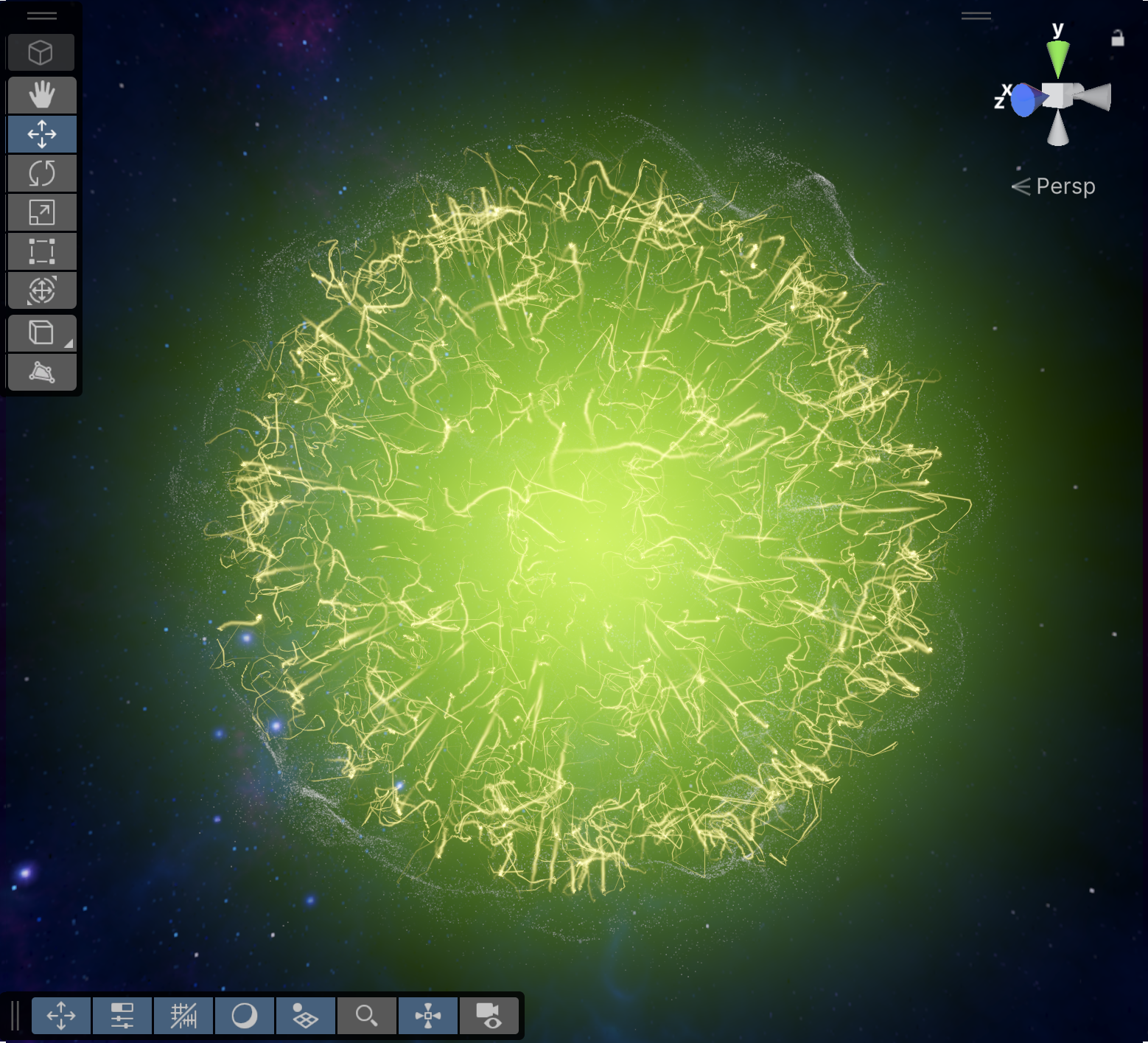Open the top-right overlay handle menu
The width and height of the screenshot is (1148, 1043).
[x=976, y=15]
